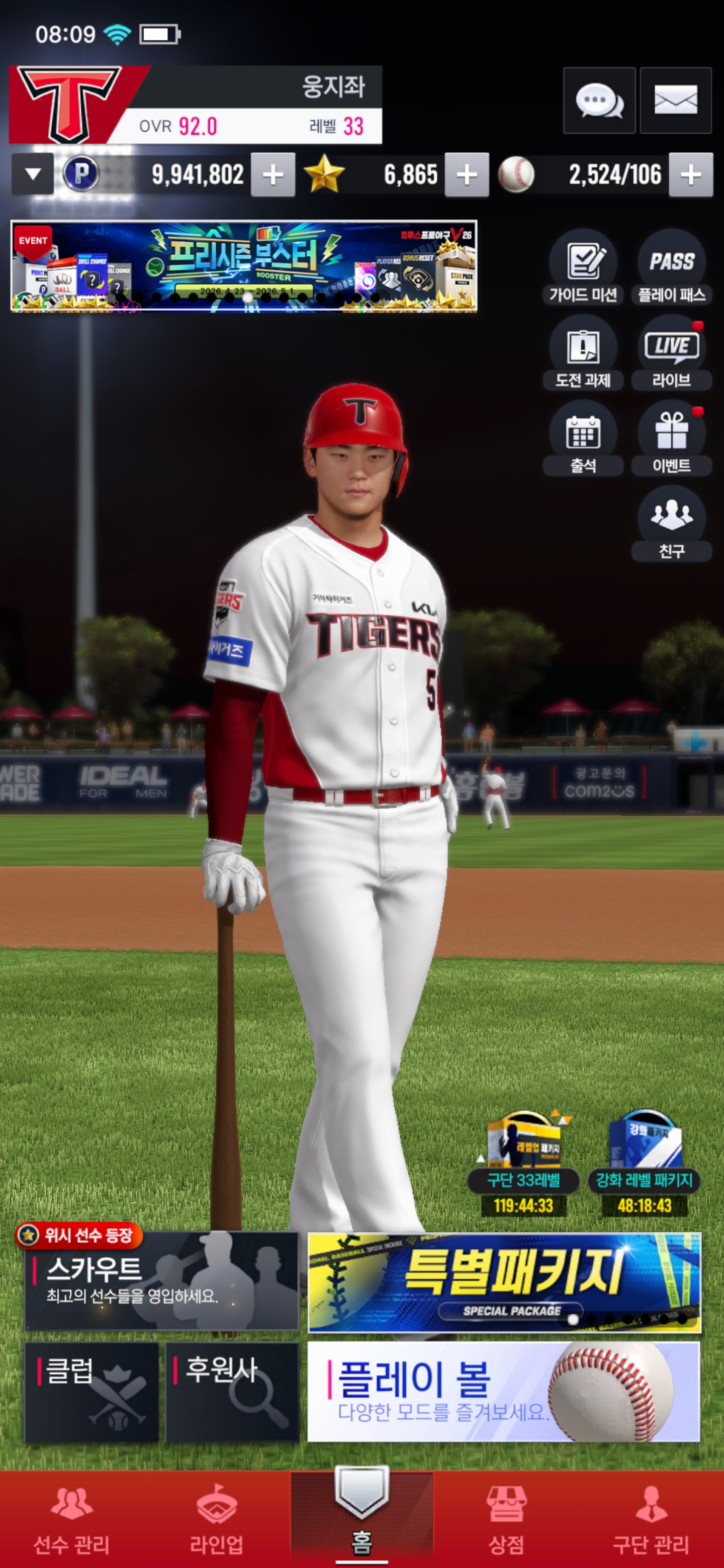Expand the currency dropdown arrow

pyautogui.click(x=33, y=175)
